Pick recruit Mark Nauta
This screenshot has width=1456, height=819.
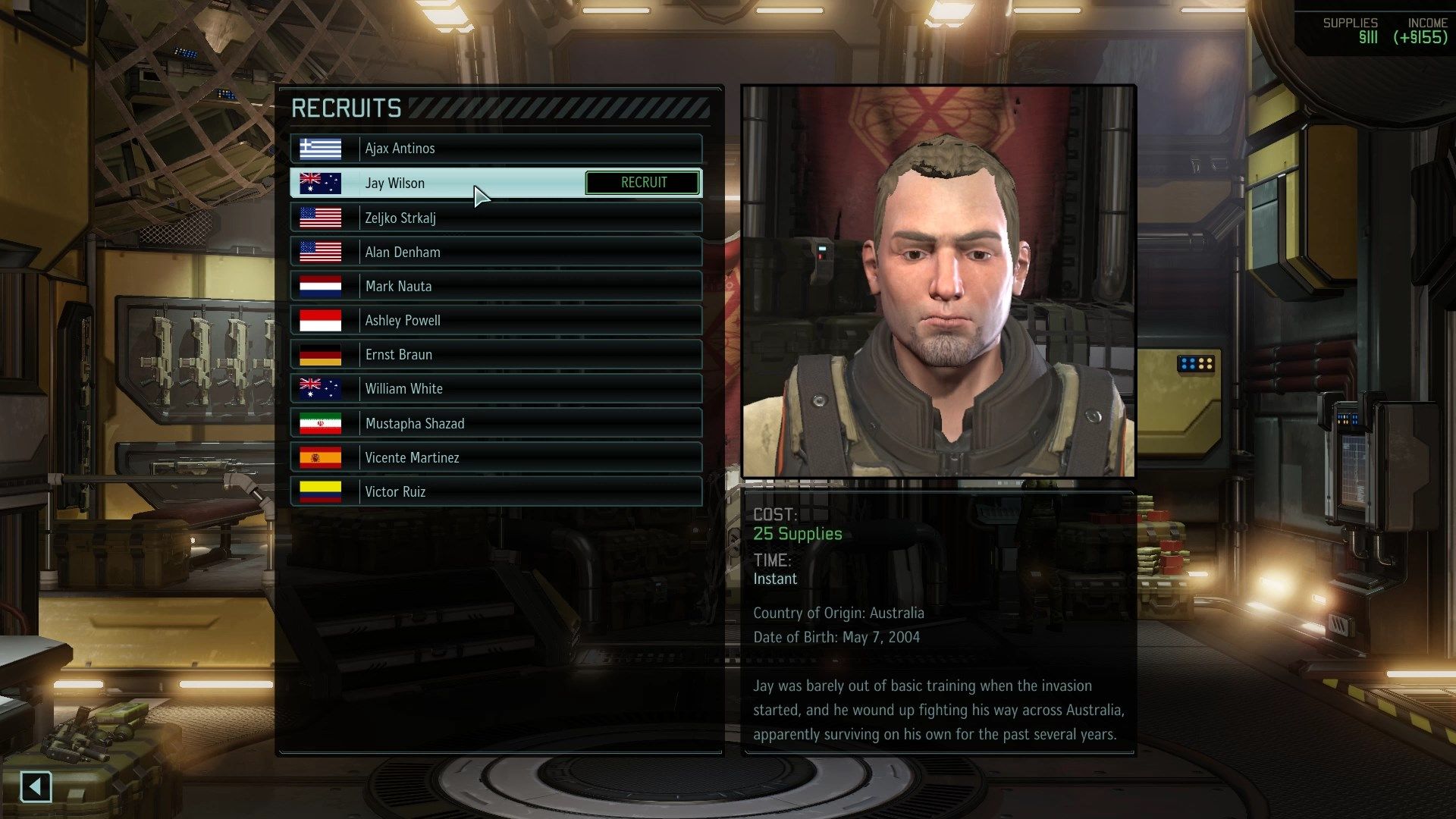pyautogui.click(x=496, y=286)
